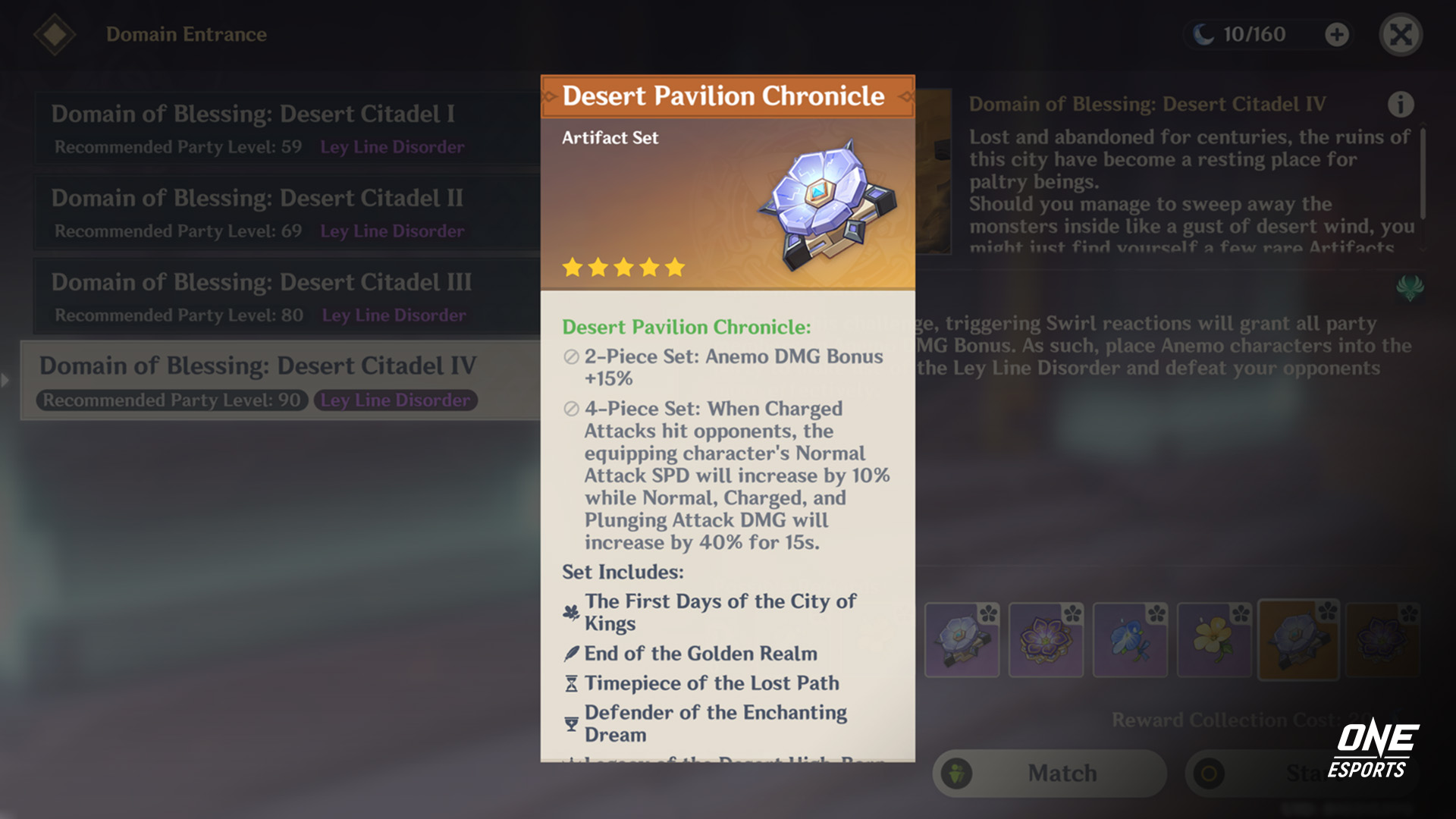This screenshot has width=1456, height=819.
Task: Click the goblet icon for Defender of the Enchanting Dream
Action: (570, 722)
